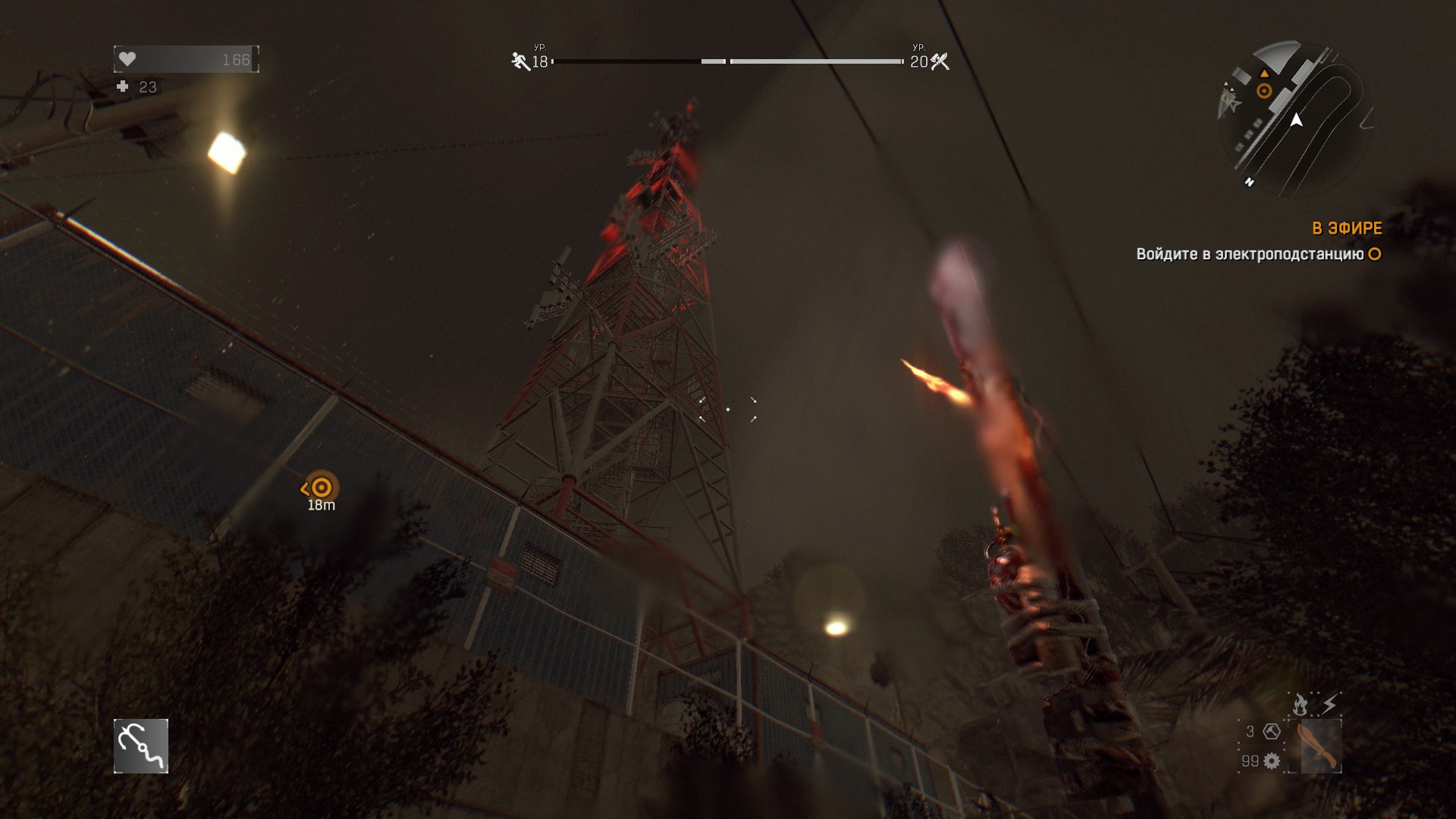Viewport: 1456px width, 819px height.
Task: Select the grappling hook equipment slot
Action: 141,746
